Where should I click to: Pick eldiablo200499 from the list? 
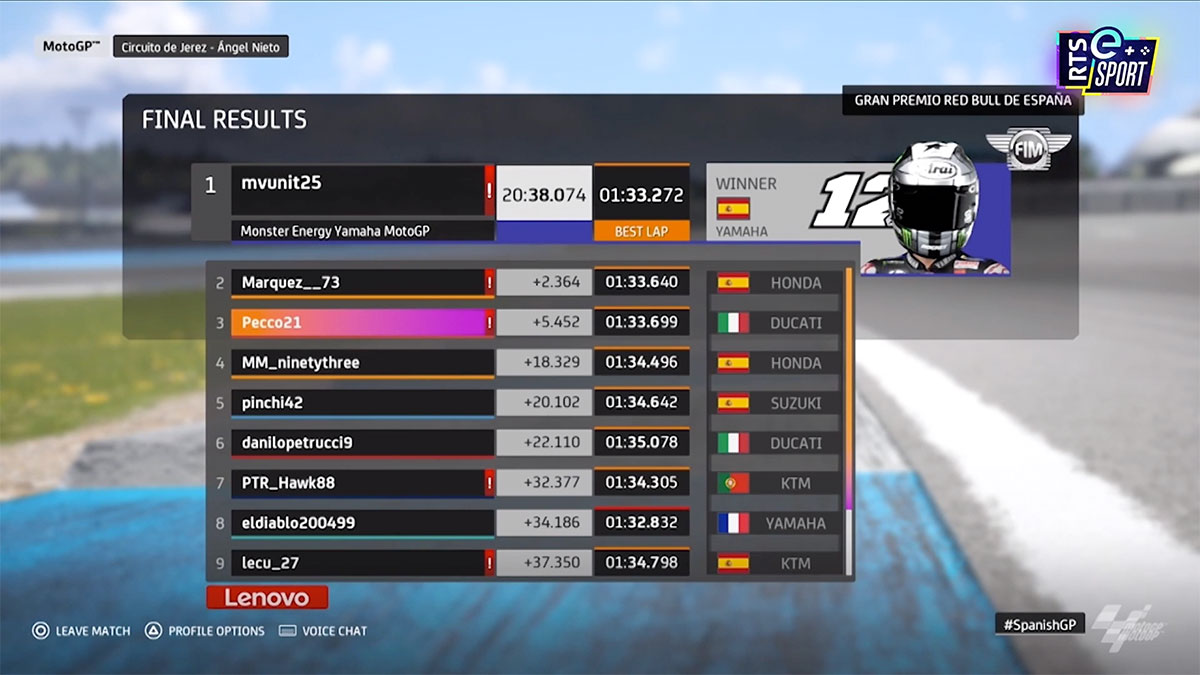coord(361,523)
